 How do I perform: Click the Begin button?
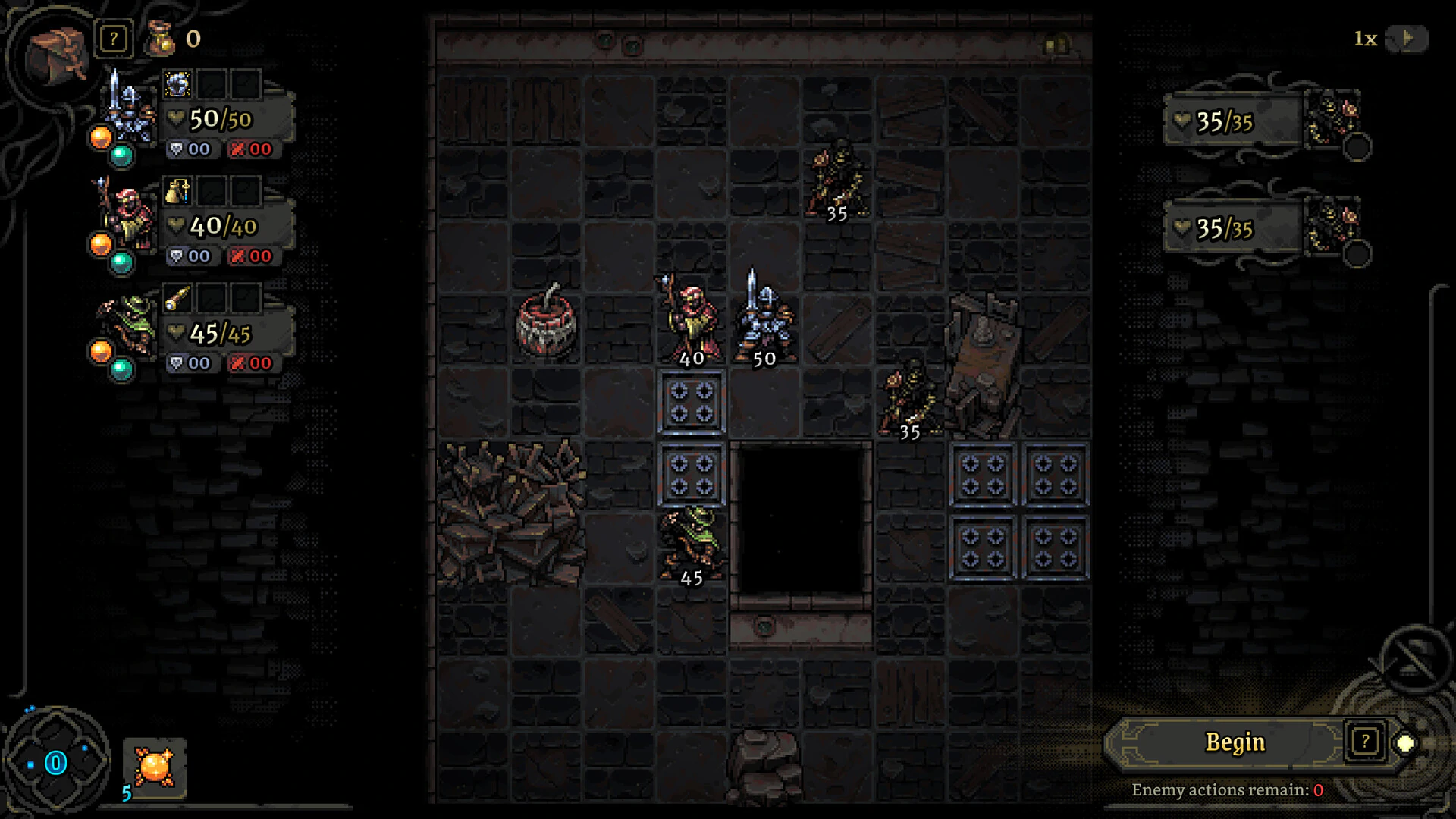click(1234, 742)
